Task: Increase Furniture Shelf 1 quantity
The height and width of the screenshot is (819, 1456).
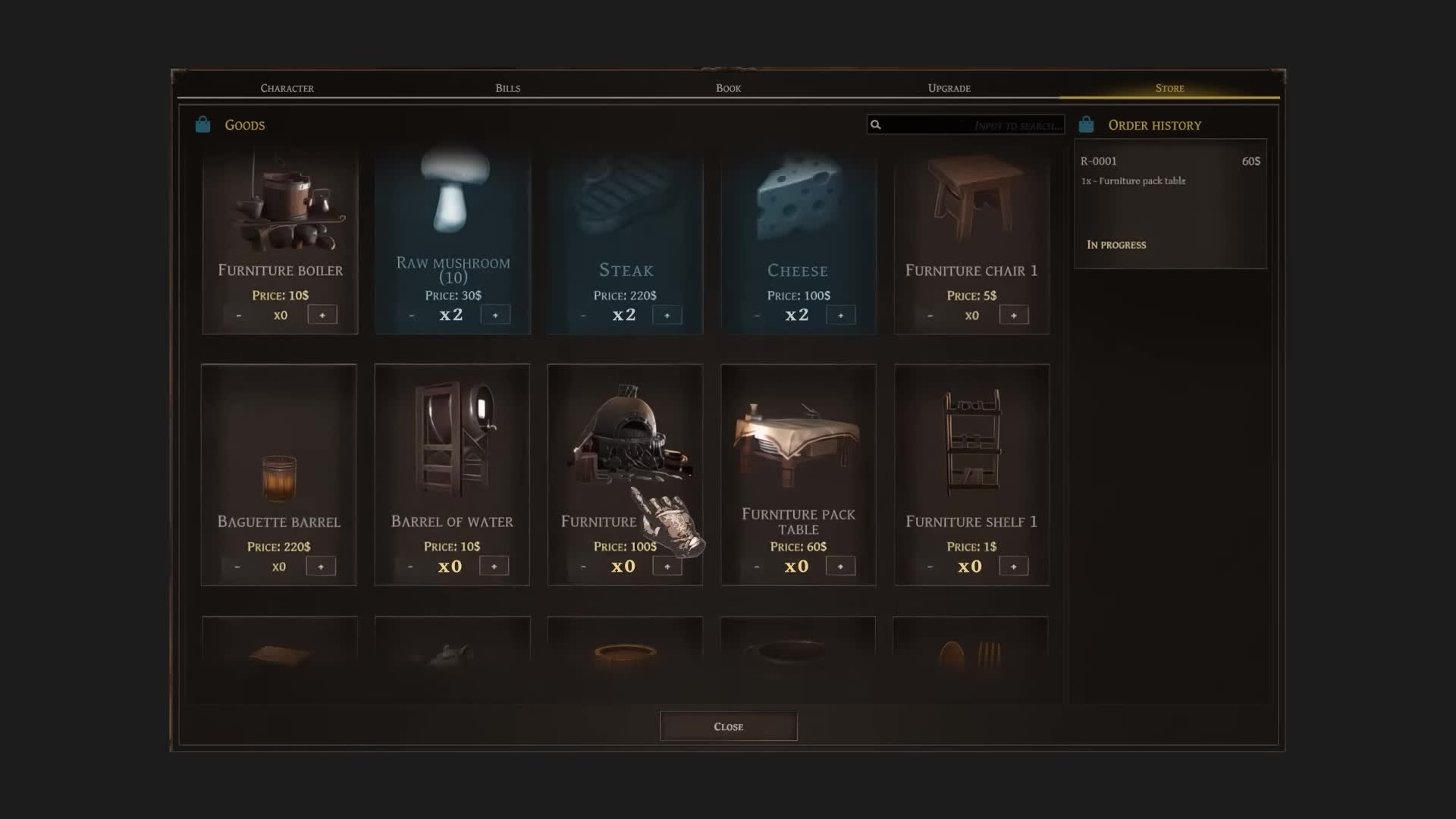Action: [1013, 566]
